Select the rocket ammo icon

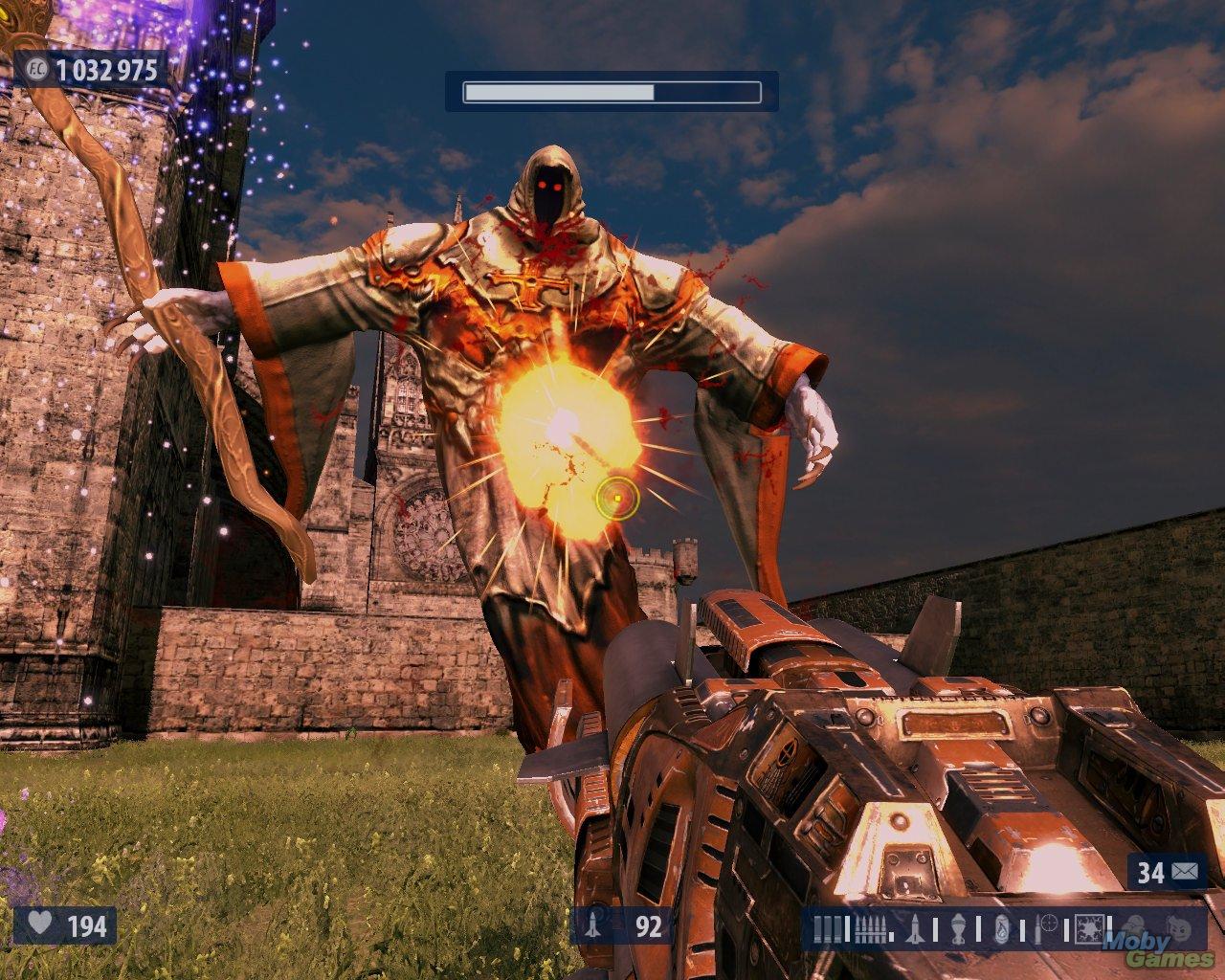pyautogui.click(x=916, y=928)
